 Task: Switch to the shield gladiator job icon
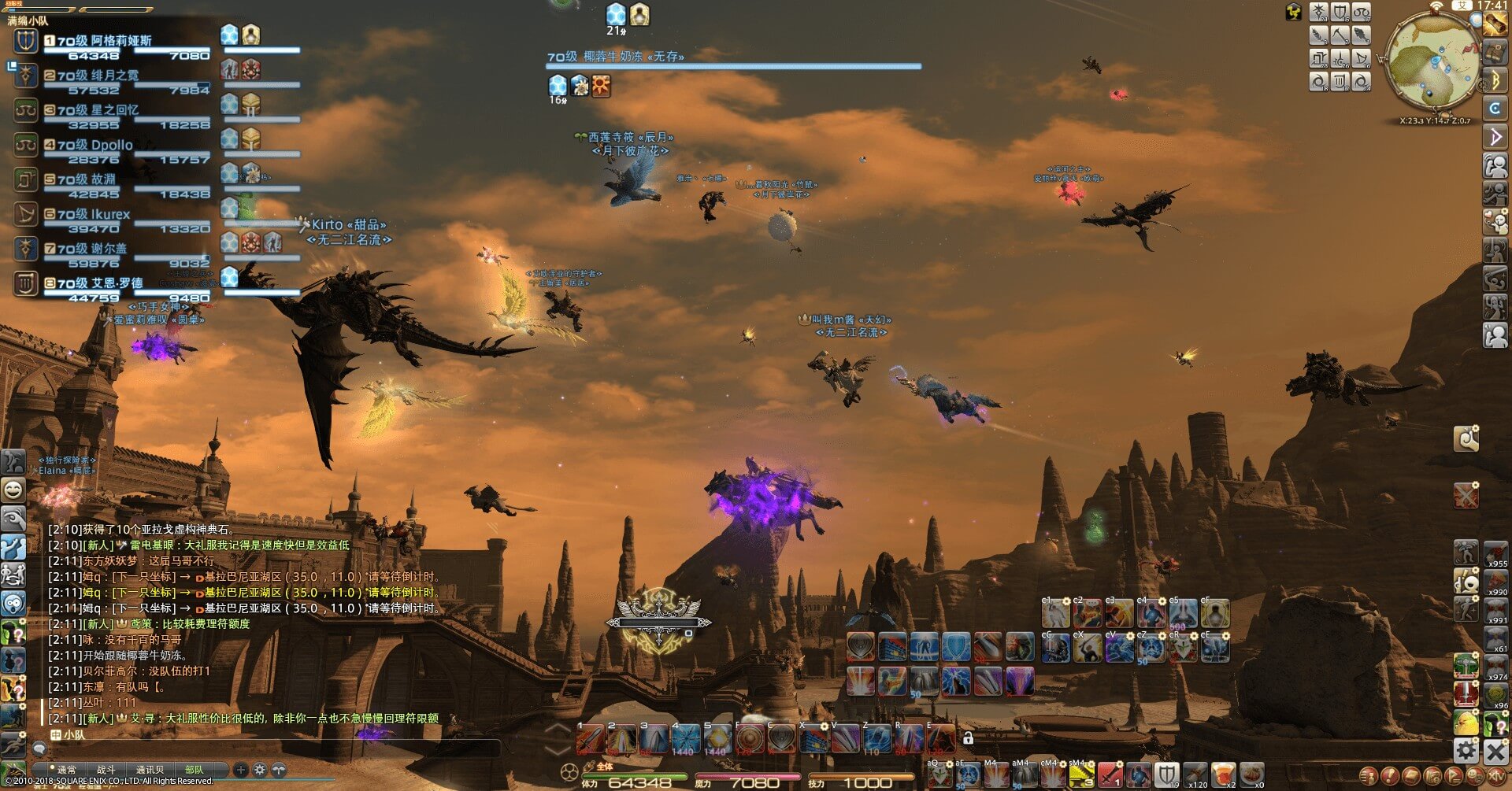1340,12
